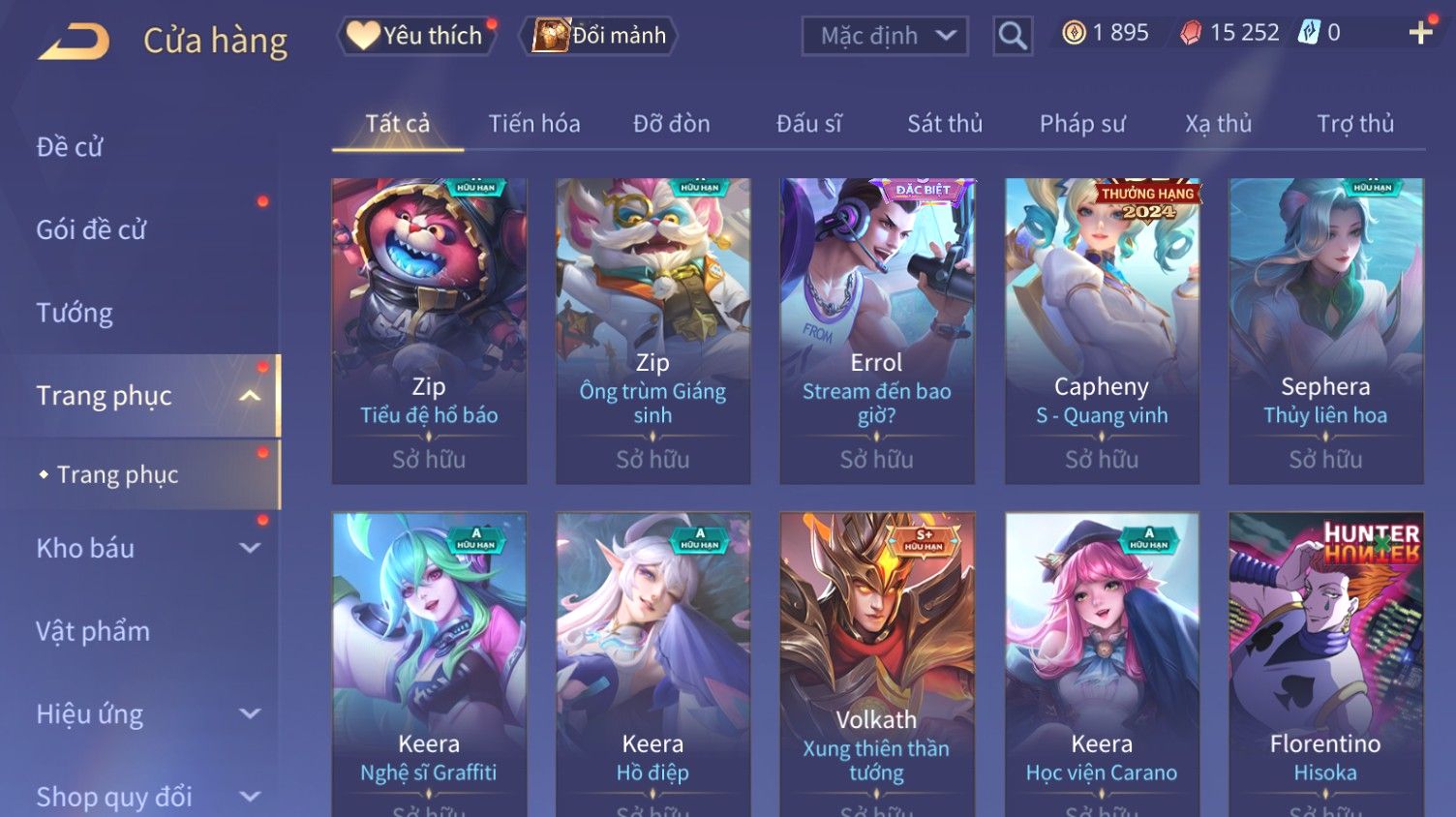Switch to the Đỡ đòn tab
Viewport: 1456px width, 817px height.
click(x=671, y=124)
